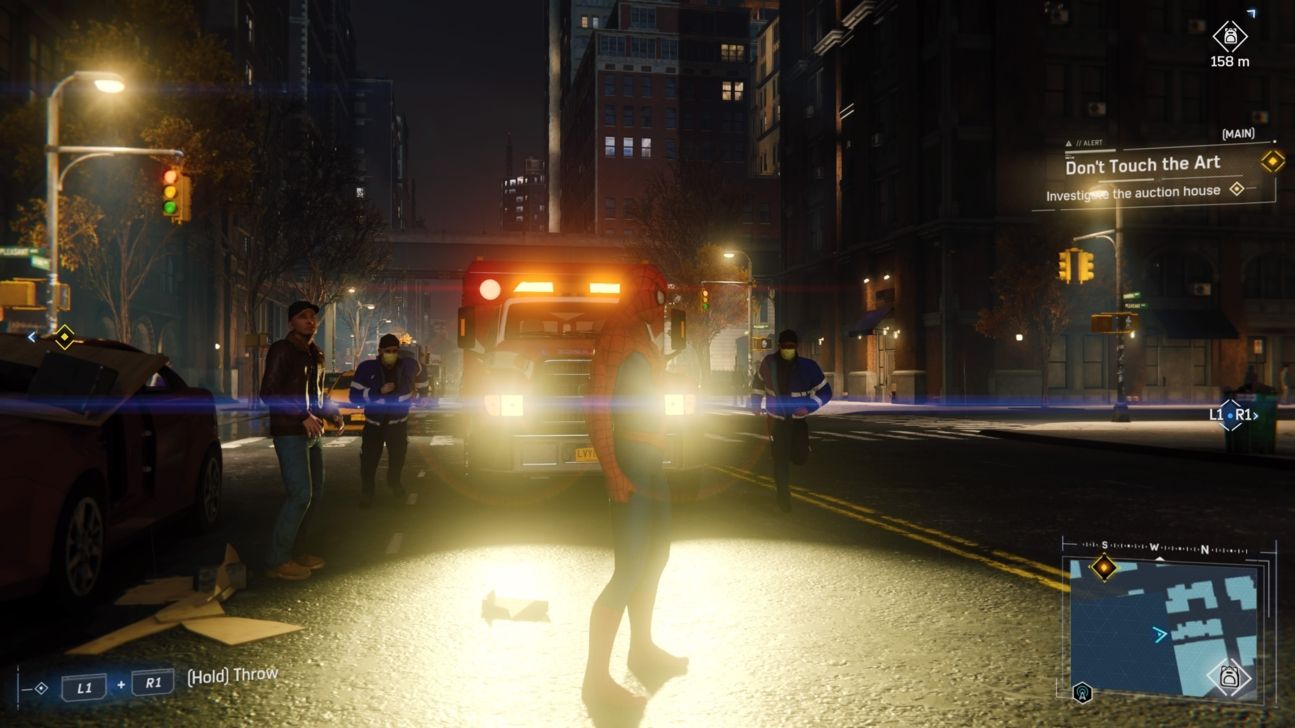Select the player arrow on the minimap
The image size is (1295, 728).
(x=1160, y=633)
